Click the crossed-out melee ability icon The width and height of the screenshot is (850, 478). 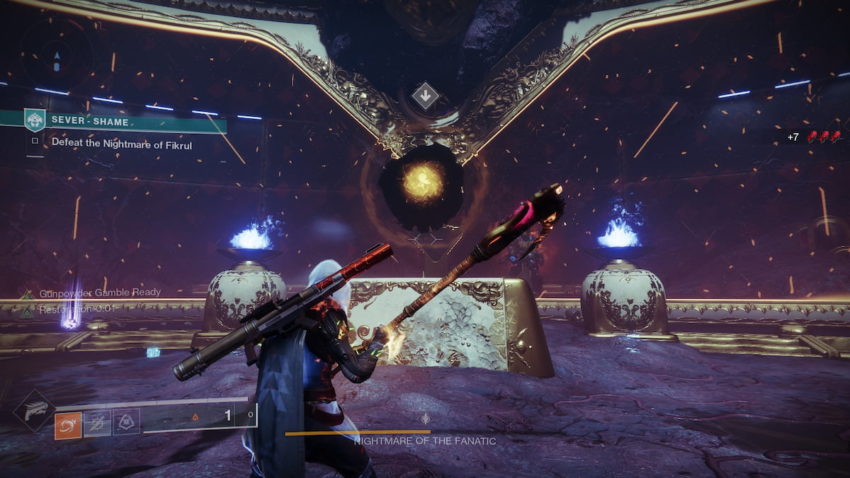coord(97,424)
